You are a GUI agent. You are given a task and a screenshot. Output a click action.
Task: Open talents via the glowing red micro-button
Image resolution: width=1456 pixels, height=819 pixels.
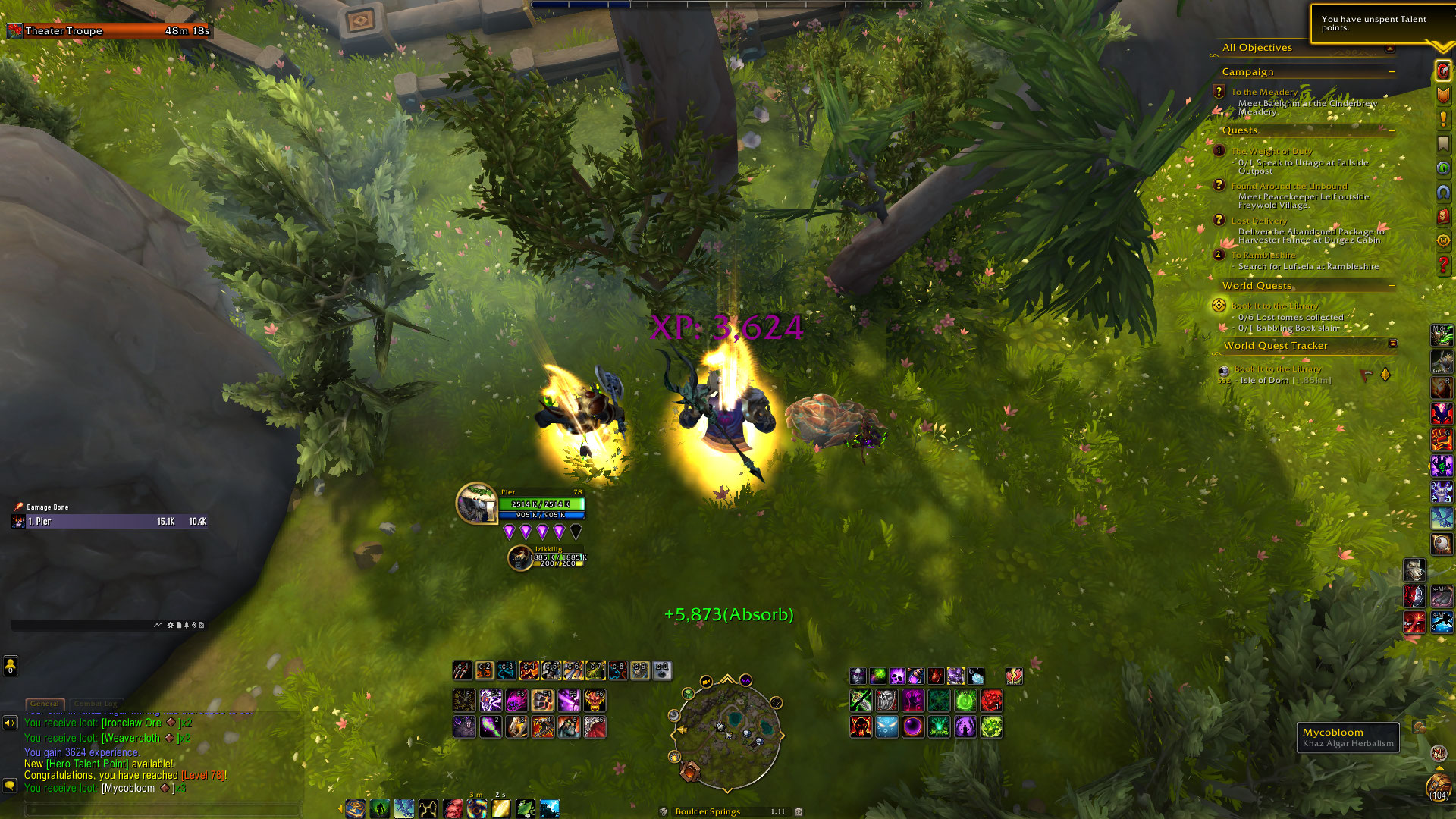[x=1443, y=71]
